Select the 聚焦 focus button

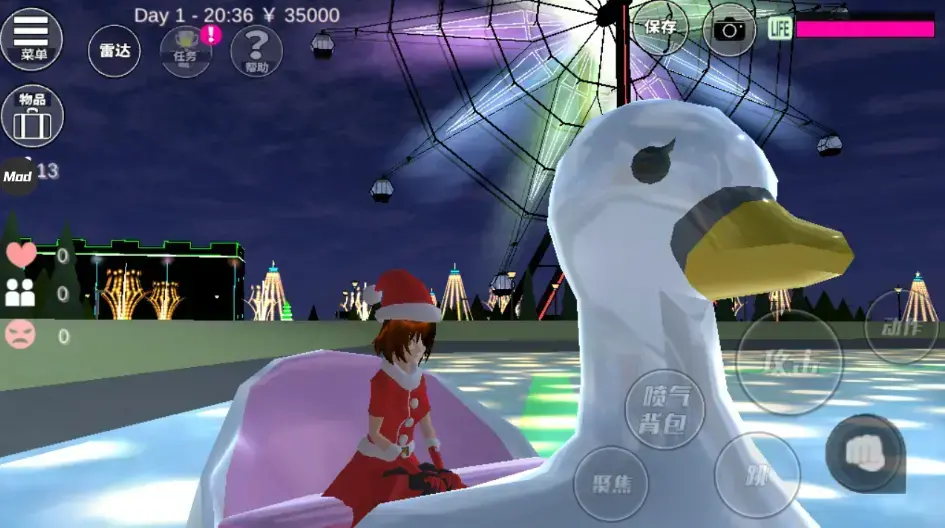[x=611, y=483]
